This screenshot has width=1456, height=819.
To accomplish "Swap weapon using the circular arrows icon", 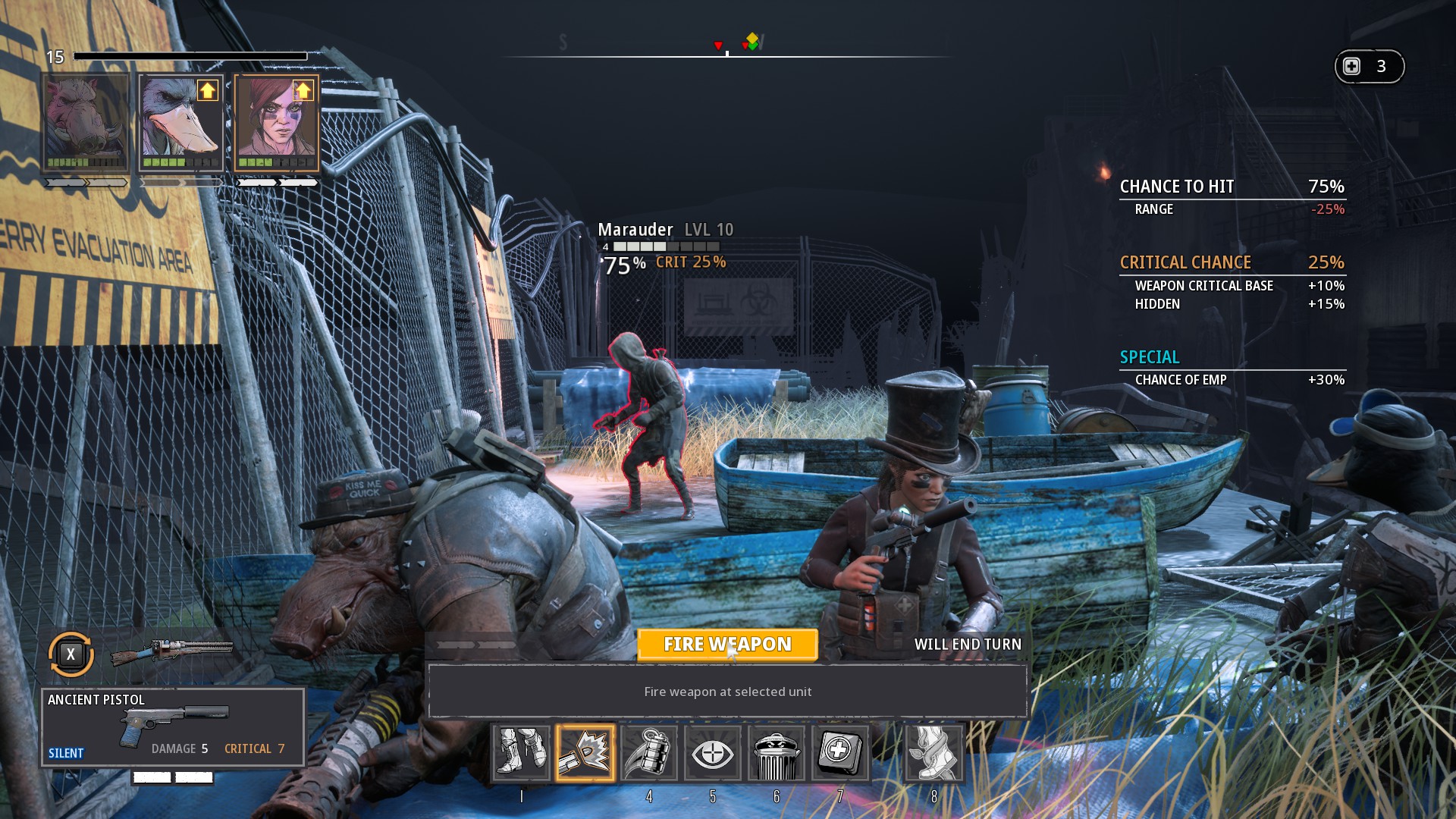I will (71, 654).
